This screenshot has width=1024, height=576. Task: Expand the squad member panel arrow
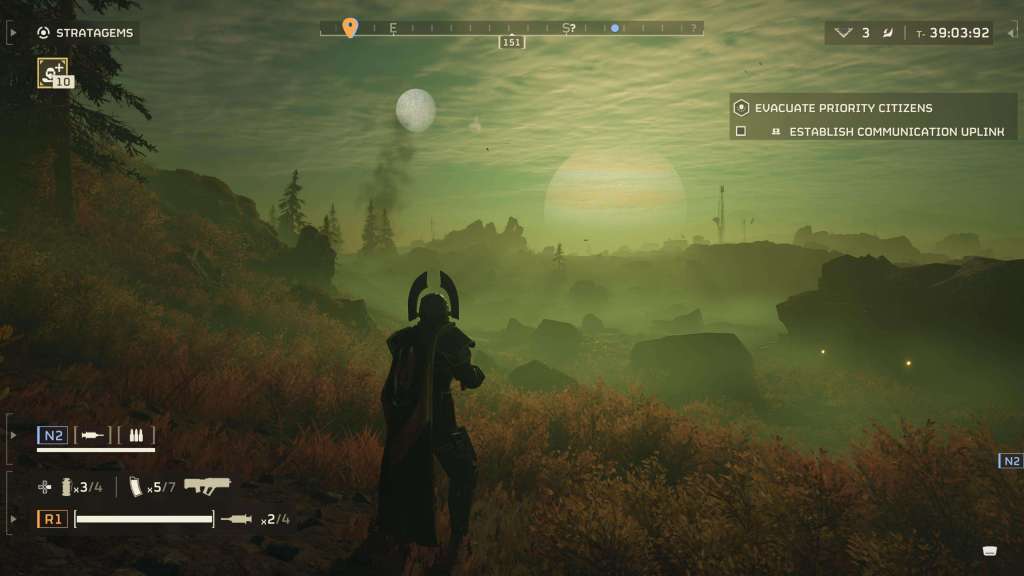click(x=13, y=435)
